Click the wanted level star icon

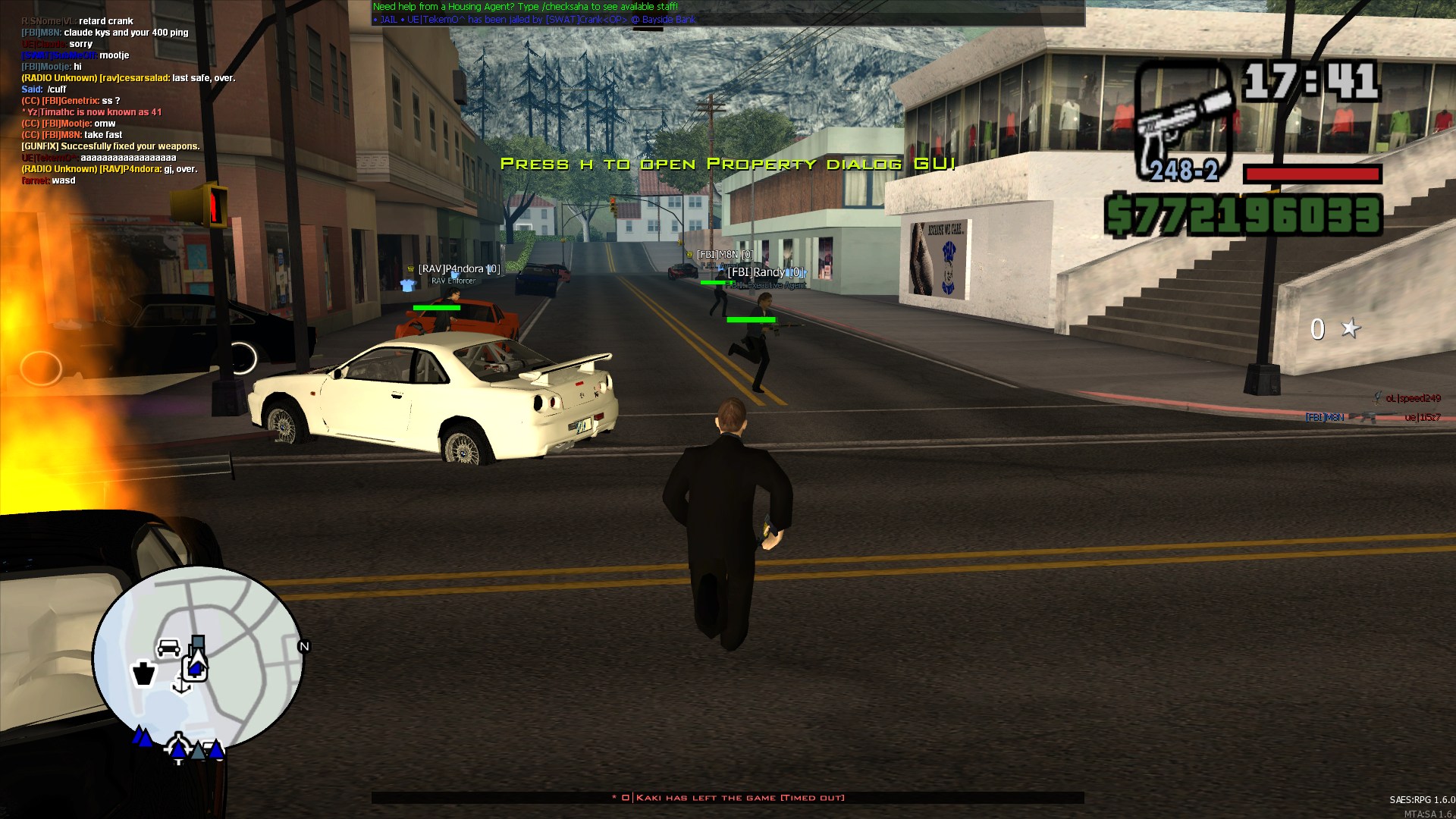pos(1351,328)
